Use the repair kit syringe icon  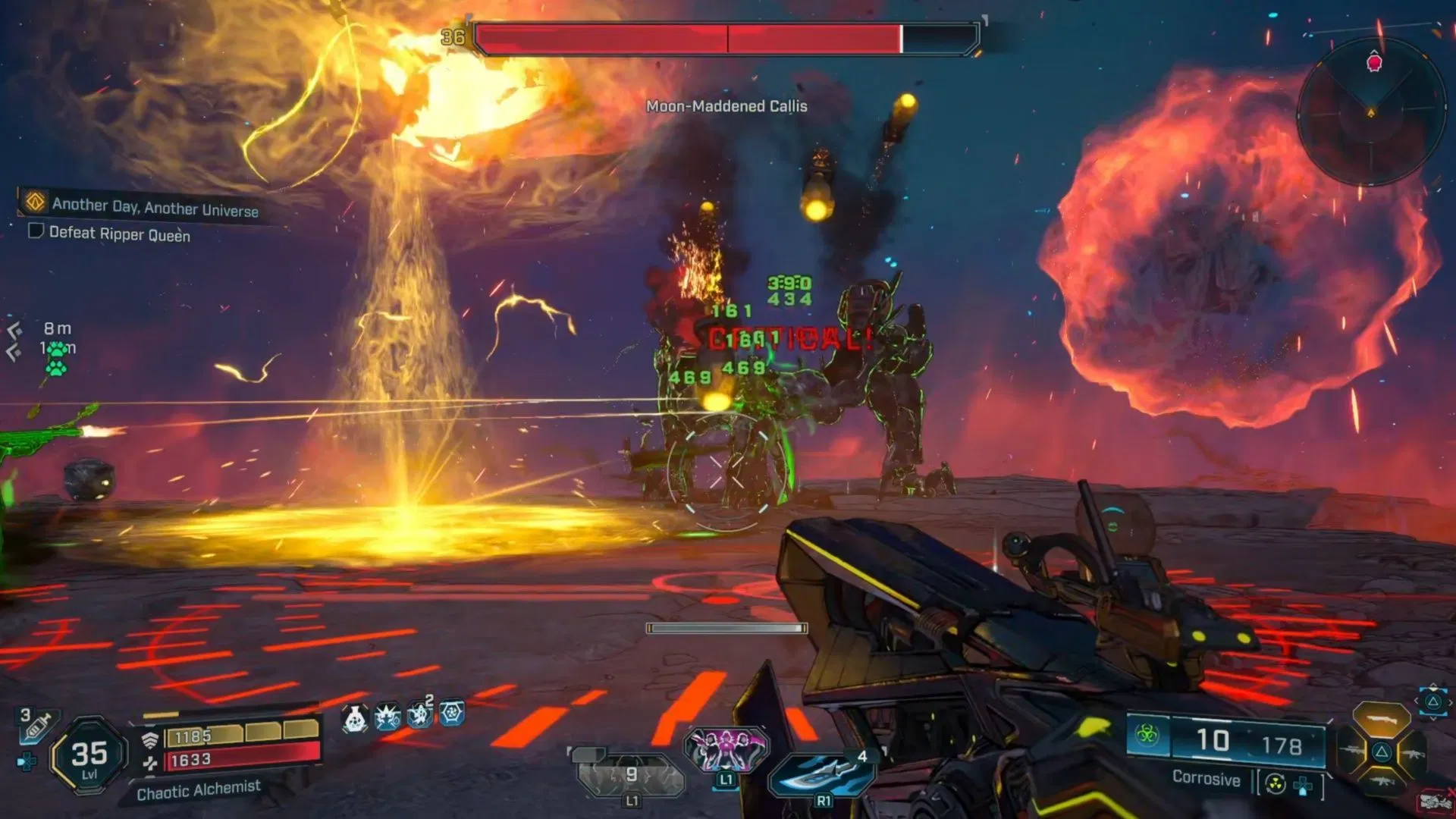coord(36,726)
